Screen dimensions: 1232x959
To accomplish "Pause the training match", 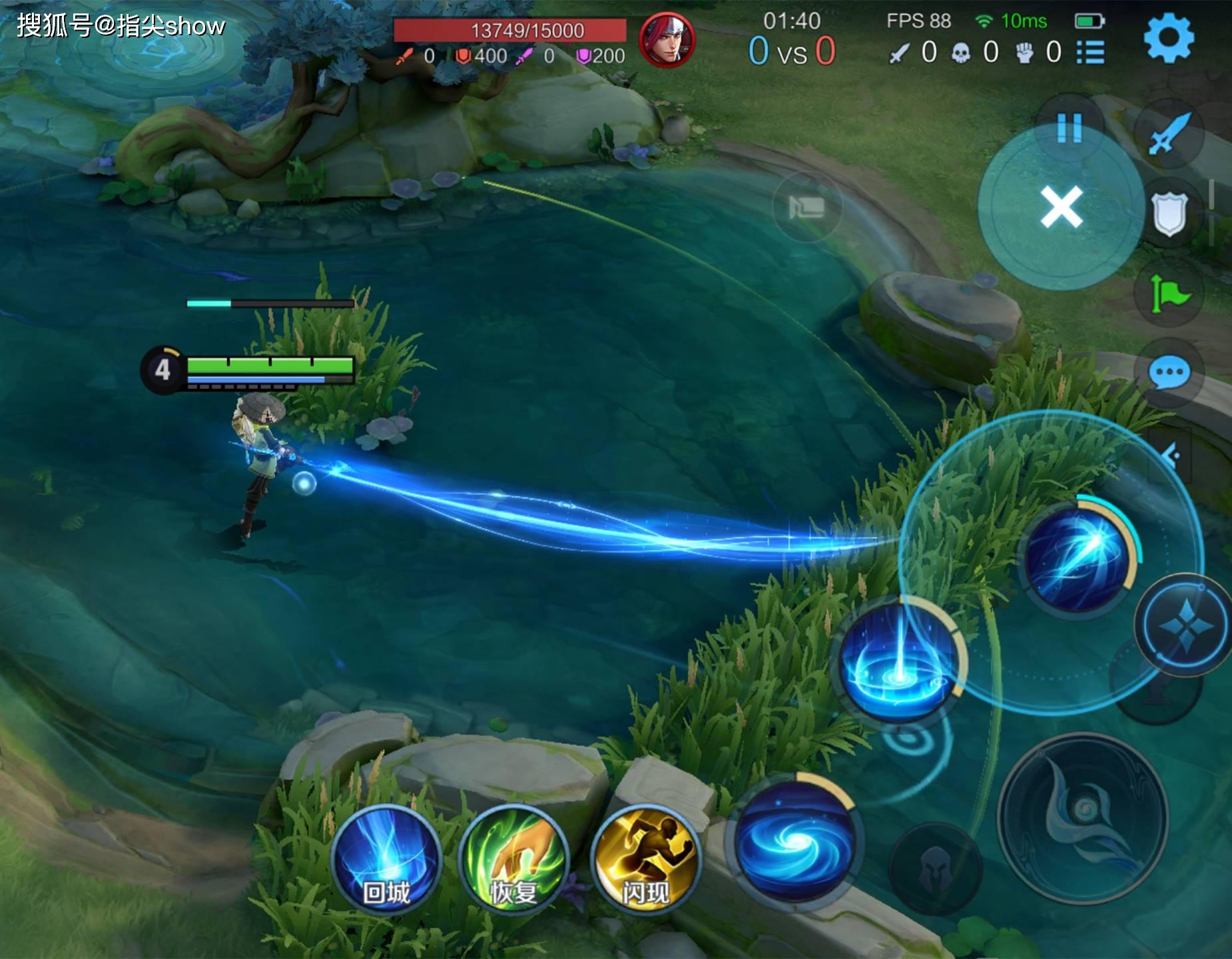I will 1069,127.
